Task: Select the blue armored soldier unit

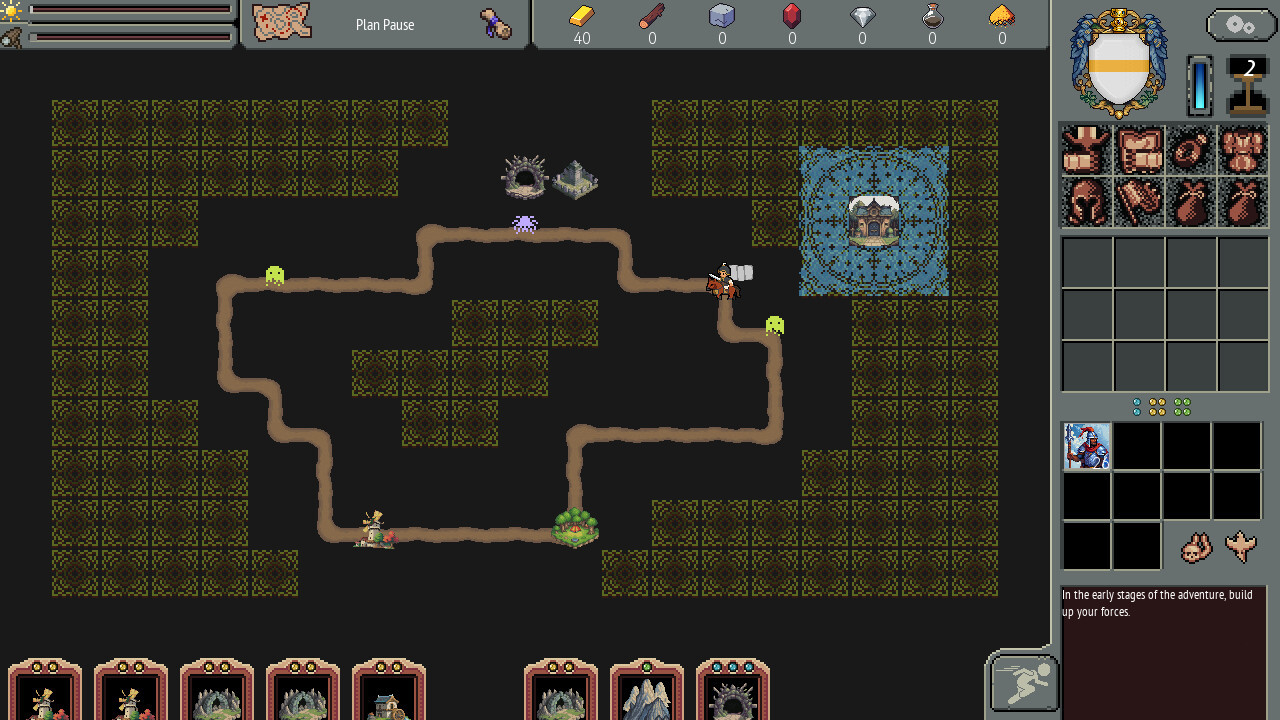Action: pos(1087,446)
